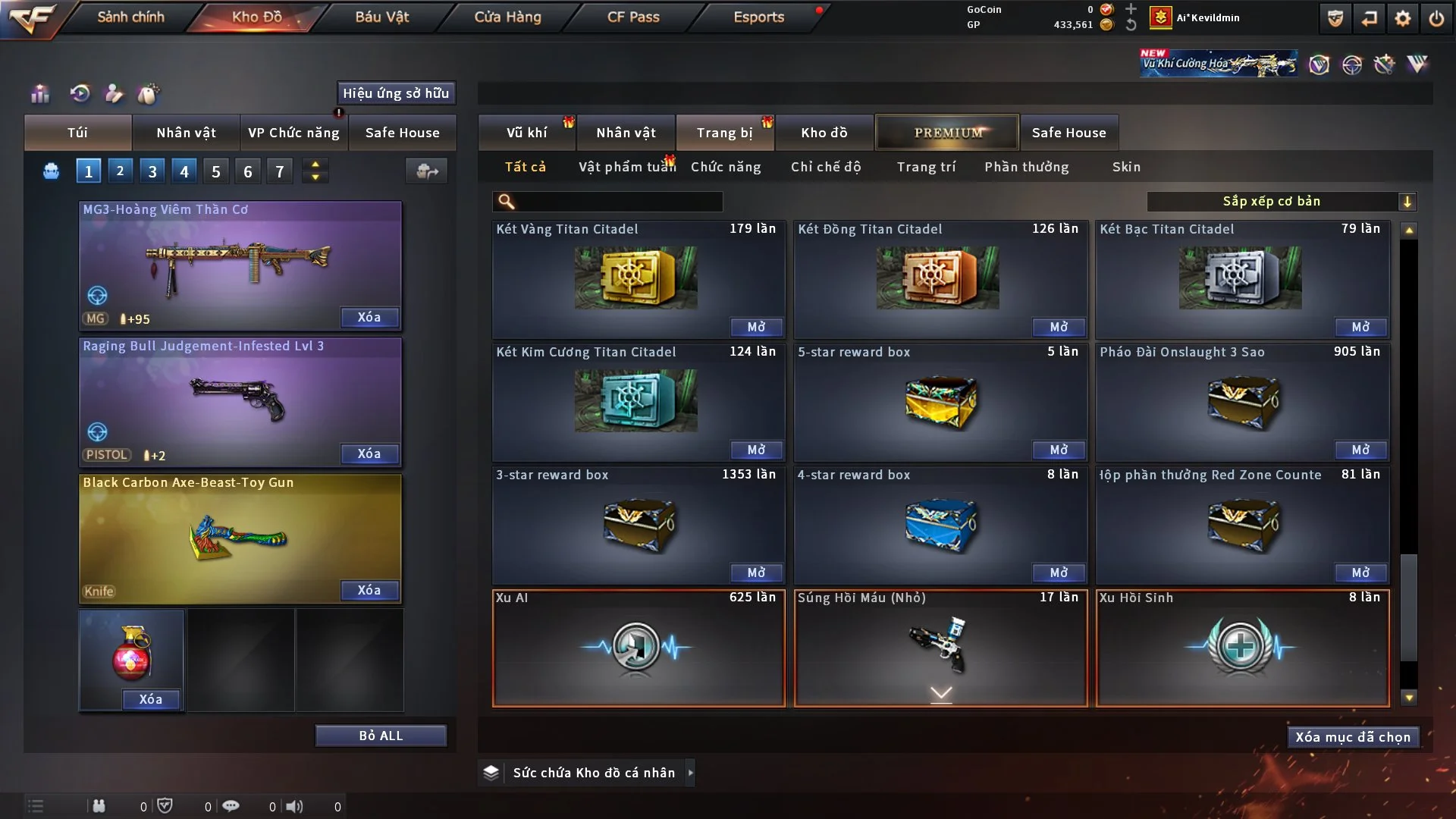
Task: Switch to bag slot number 3
Action: click(x=152, y=171)
